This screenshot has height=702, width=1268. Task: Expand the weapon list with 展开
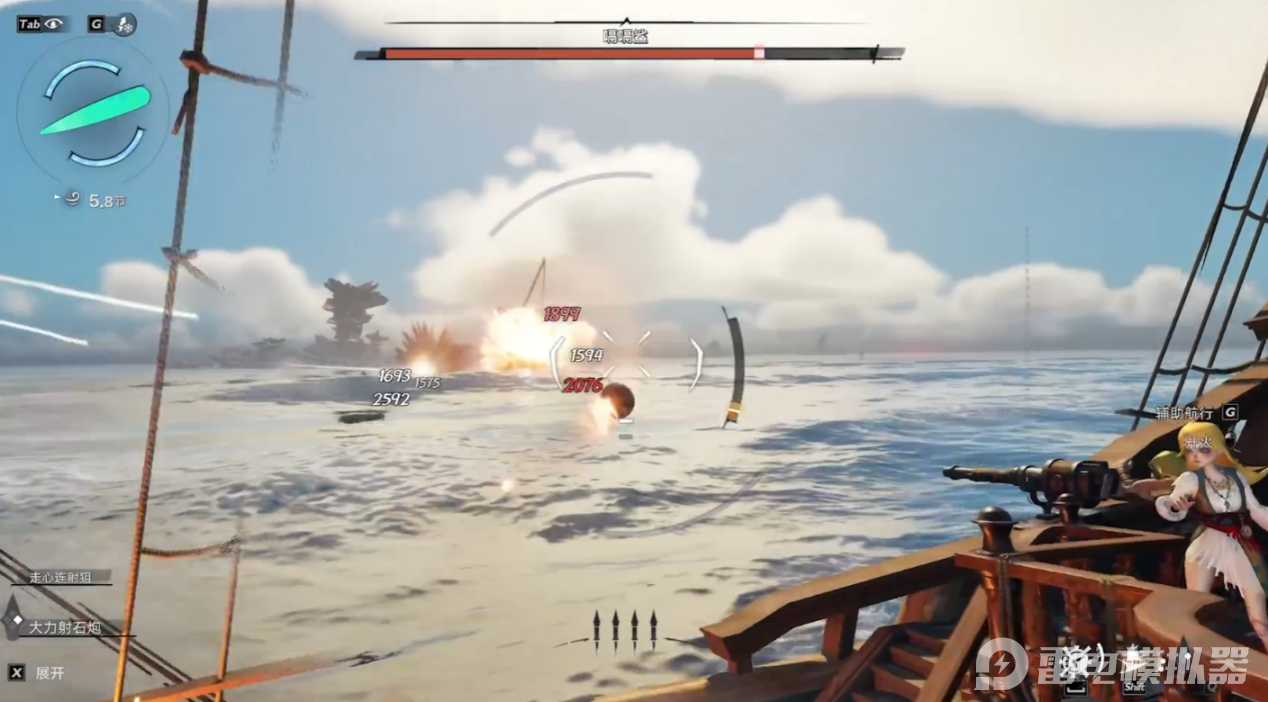[x=50, y=673]
